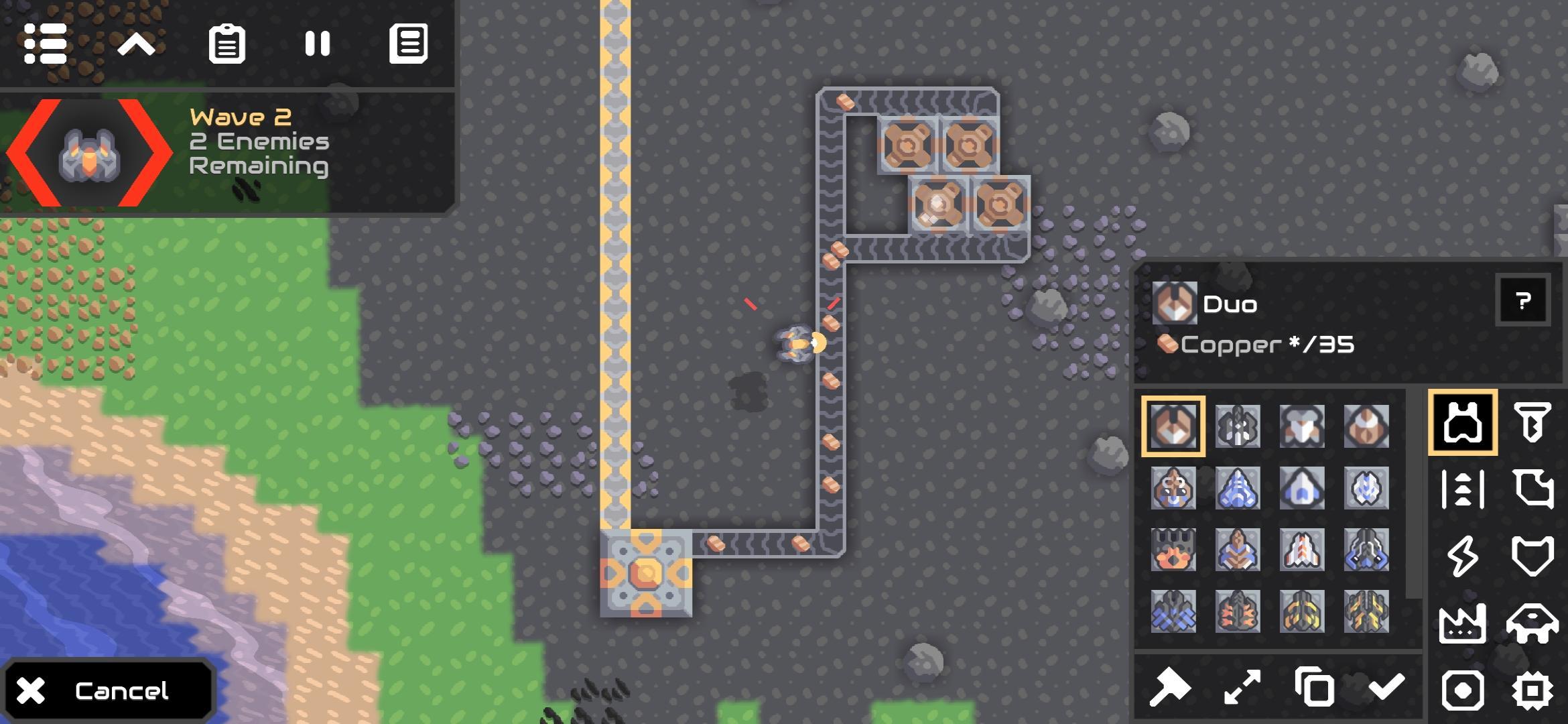This screenshot has height=724, width=1568.
Task: Open the schematics clipboard panel
Action: (x=228, y=44)
